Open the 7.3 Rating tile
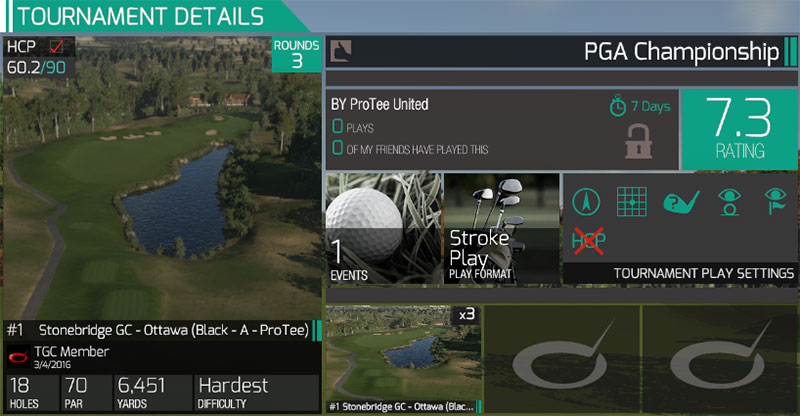Screen dimensions: 800x416 739,129
